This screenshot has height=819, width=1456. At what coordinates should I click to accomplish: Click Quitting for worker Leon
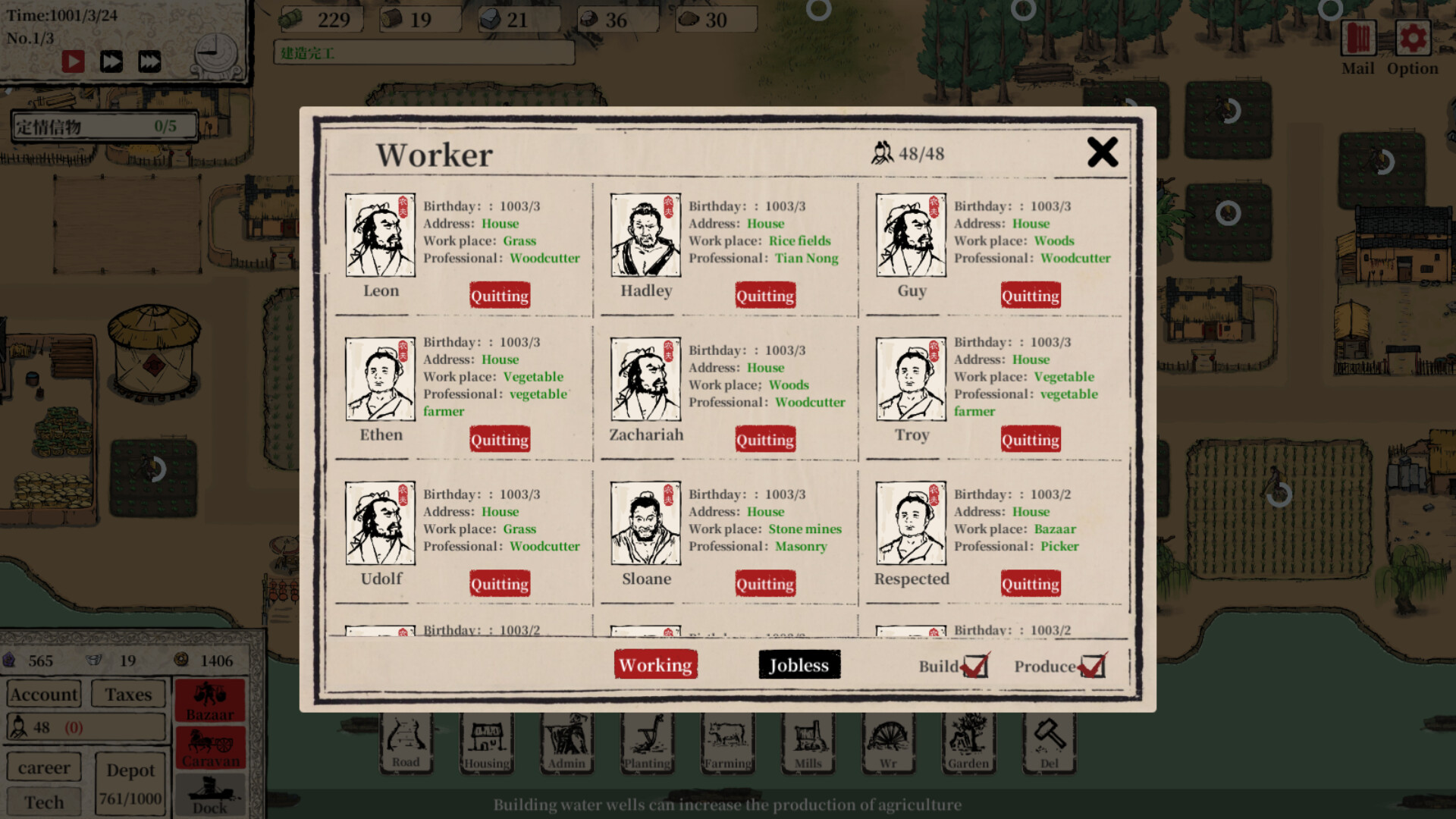coord(499,295)
